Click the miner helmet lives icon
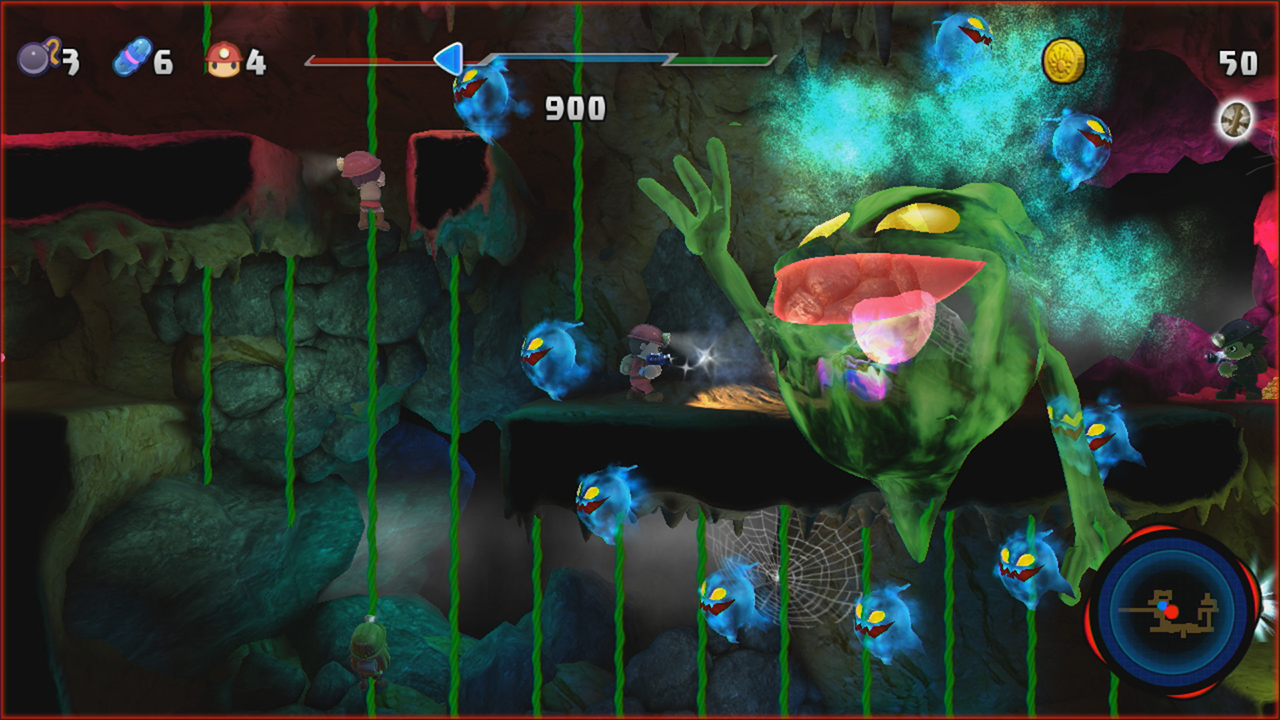The height and width of the screenshot is (720, 1280). 225,58
